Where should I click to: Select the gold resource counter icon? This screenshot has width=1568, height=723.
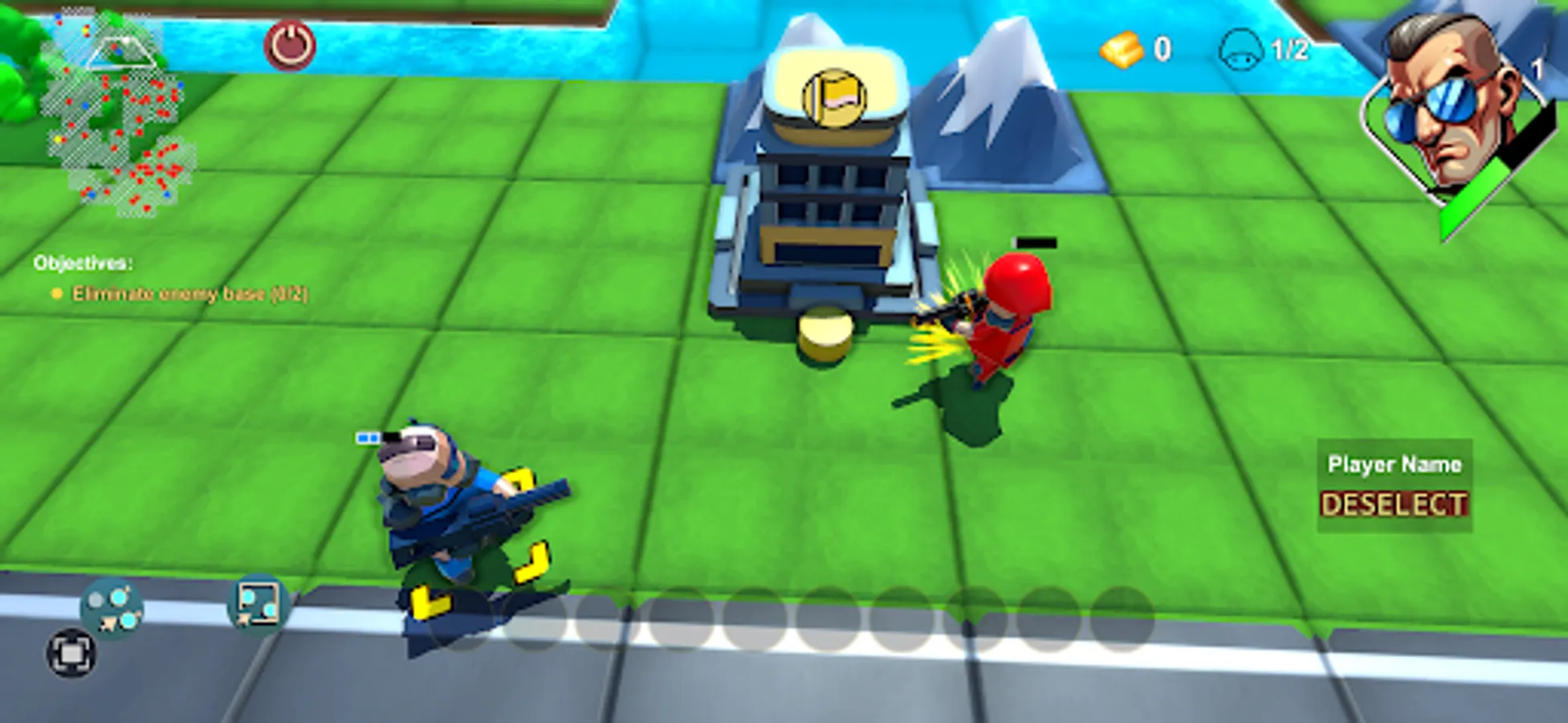pos(1122,51)
